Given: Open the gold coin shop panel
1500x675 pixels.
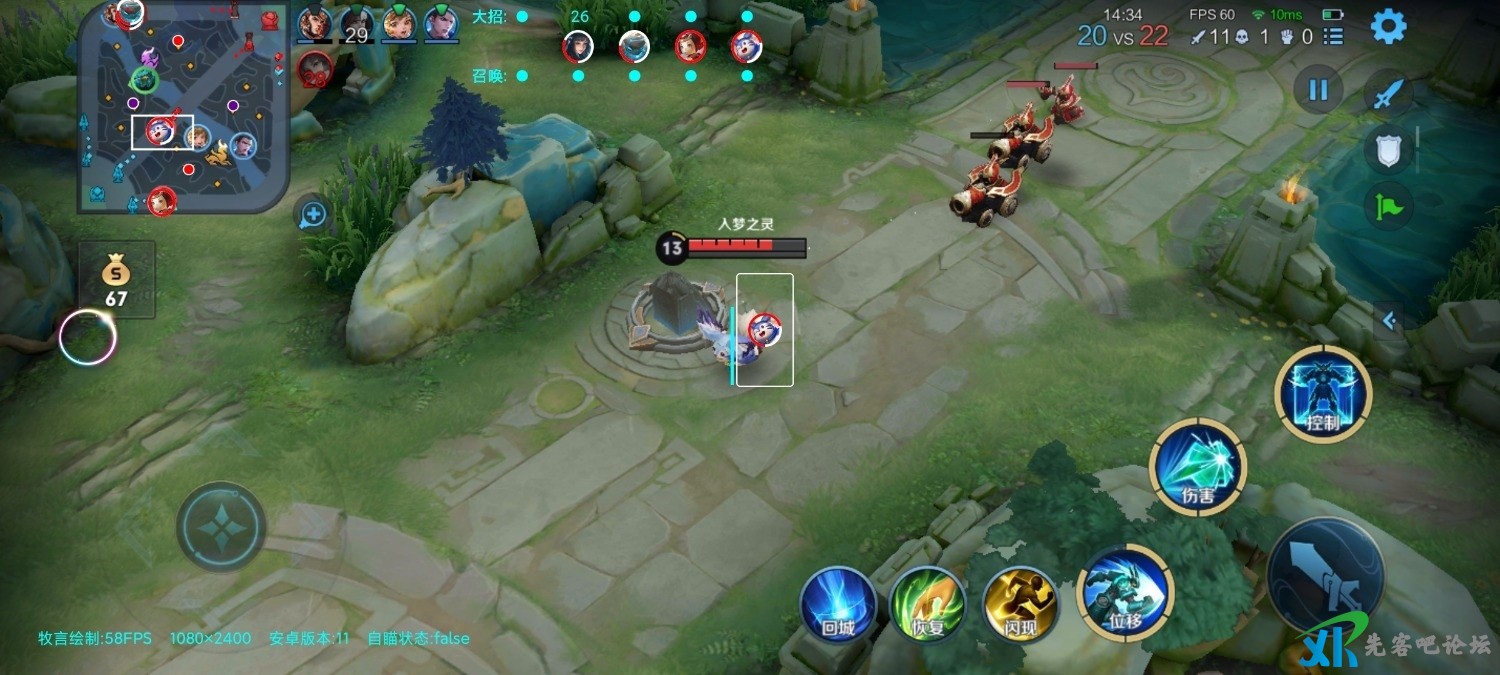Looking at the screenshot, I should point(117,279).
